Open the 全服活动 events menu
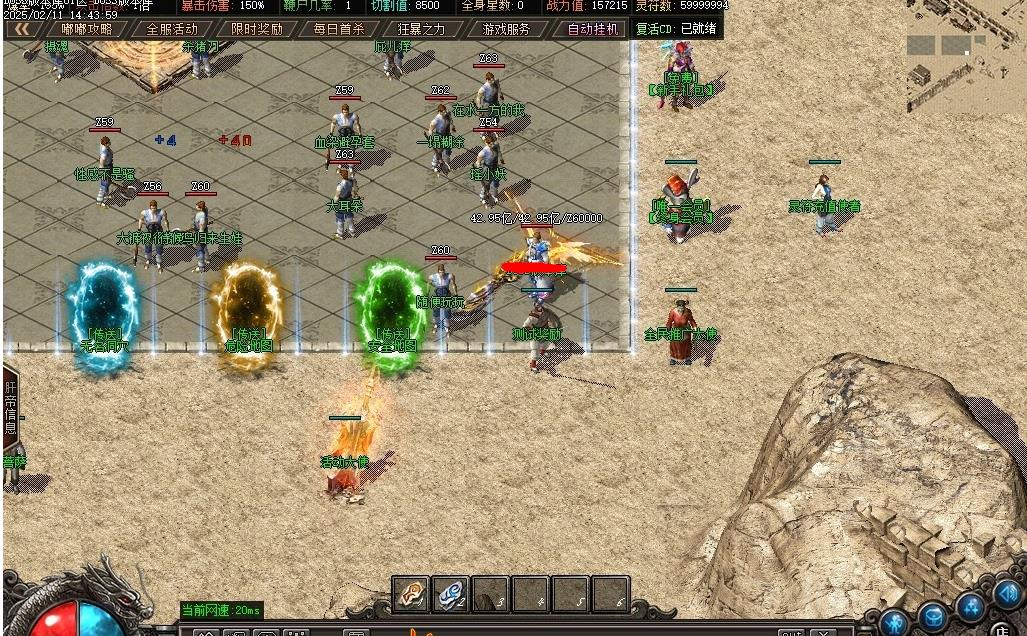Screen dimensions: 1027x636 (x=172, y=29)
